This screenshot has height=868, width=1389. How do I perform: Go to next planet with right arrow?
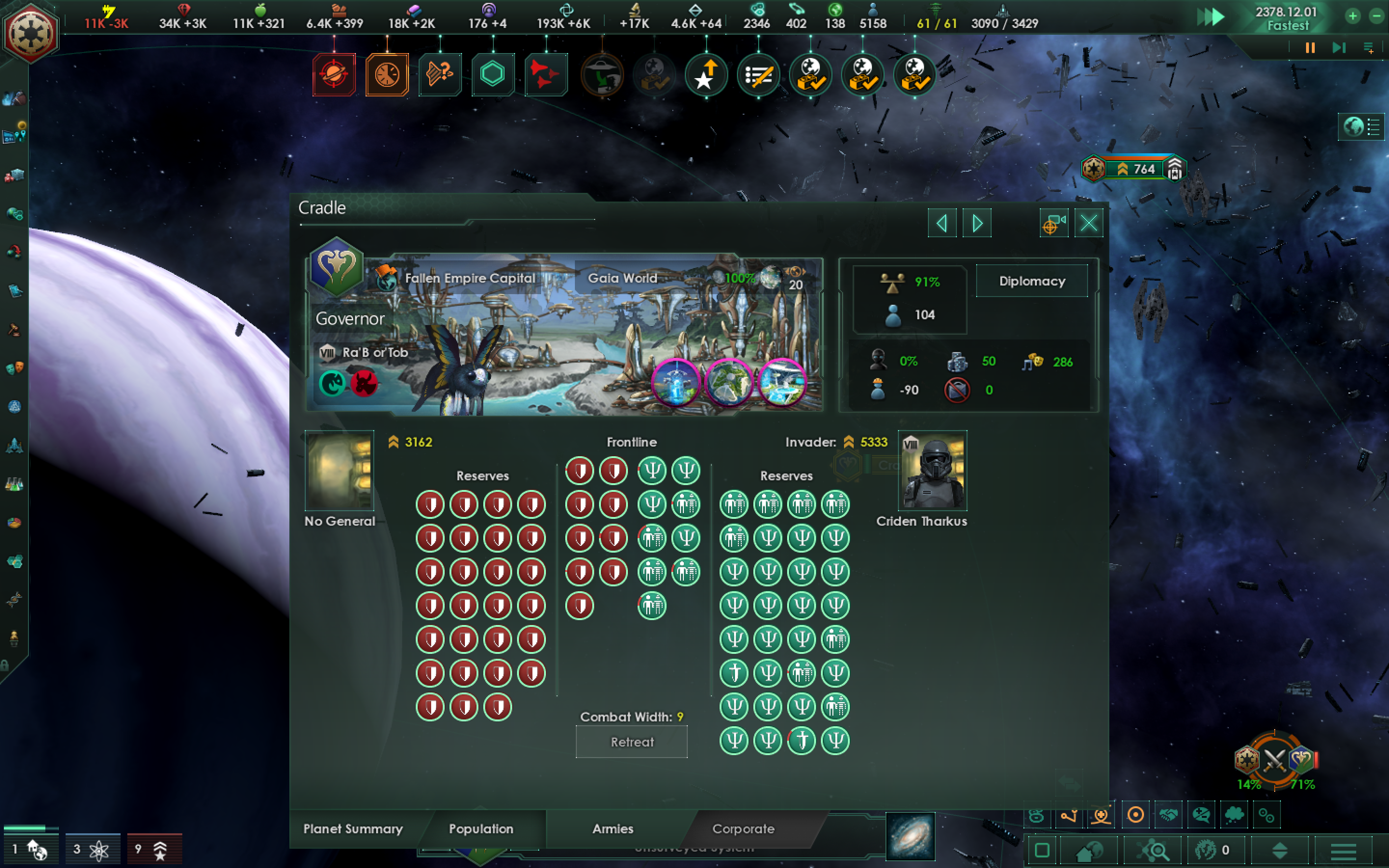[x=977, y=223]
